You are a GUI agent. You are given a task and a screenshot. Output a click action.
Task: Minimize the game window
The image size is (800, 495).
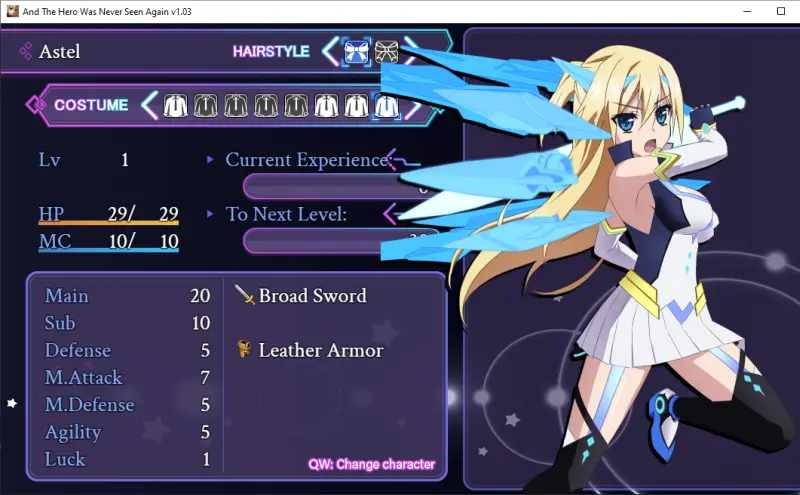click(746, 11)
